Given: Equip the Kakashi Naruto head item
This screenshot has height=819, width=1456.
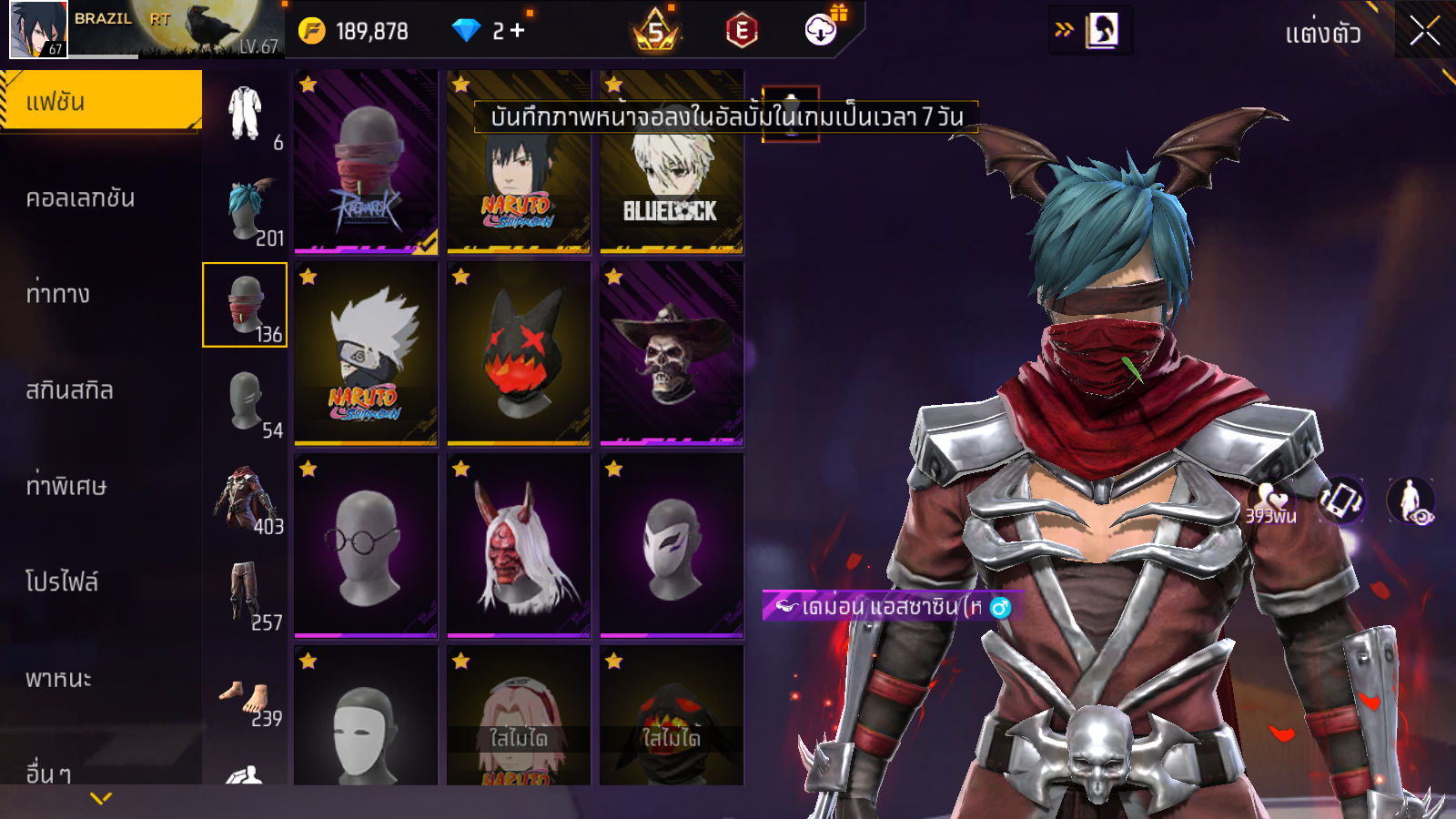Looking at the screenshot, I should coord(366,354).
